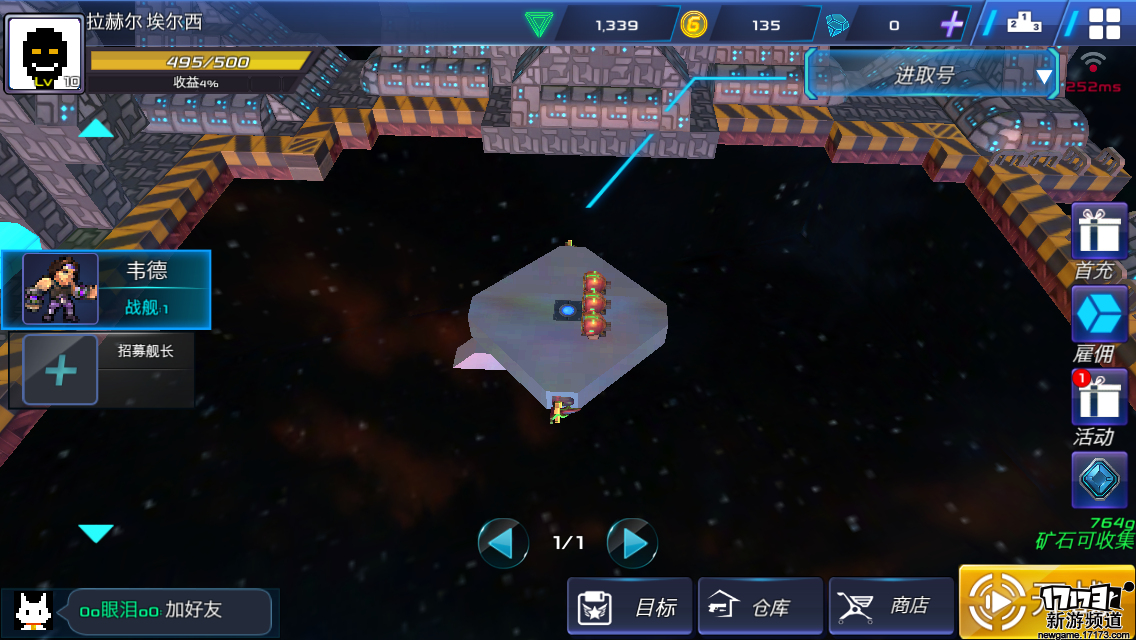The width and height of the screenshot is (1136, 640).
Task: Open the 雇佣 hire menu
Action: tap(1099, 315)
